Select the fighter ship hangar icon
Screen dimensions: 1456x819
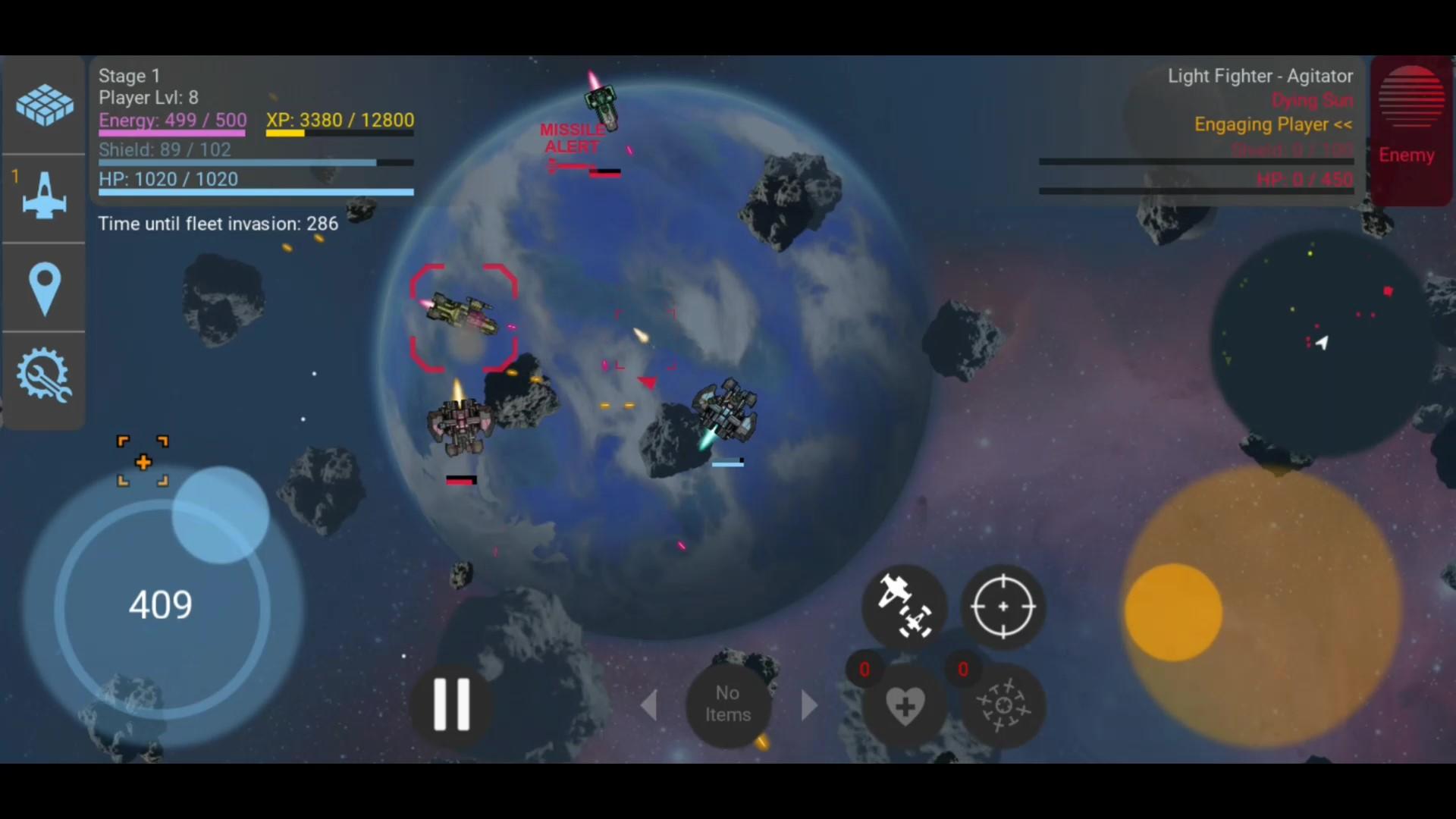click(x=43, y=197)
